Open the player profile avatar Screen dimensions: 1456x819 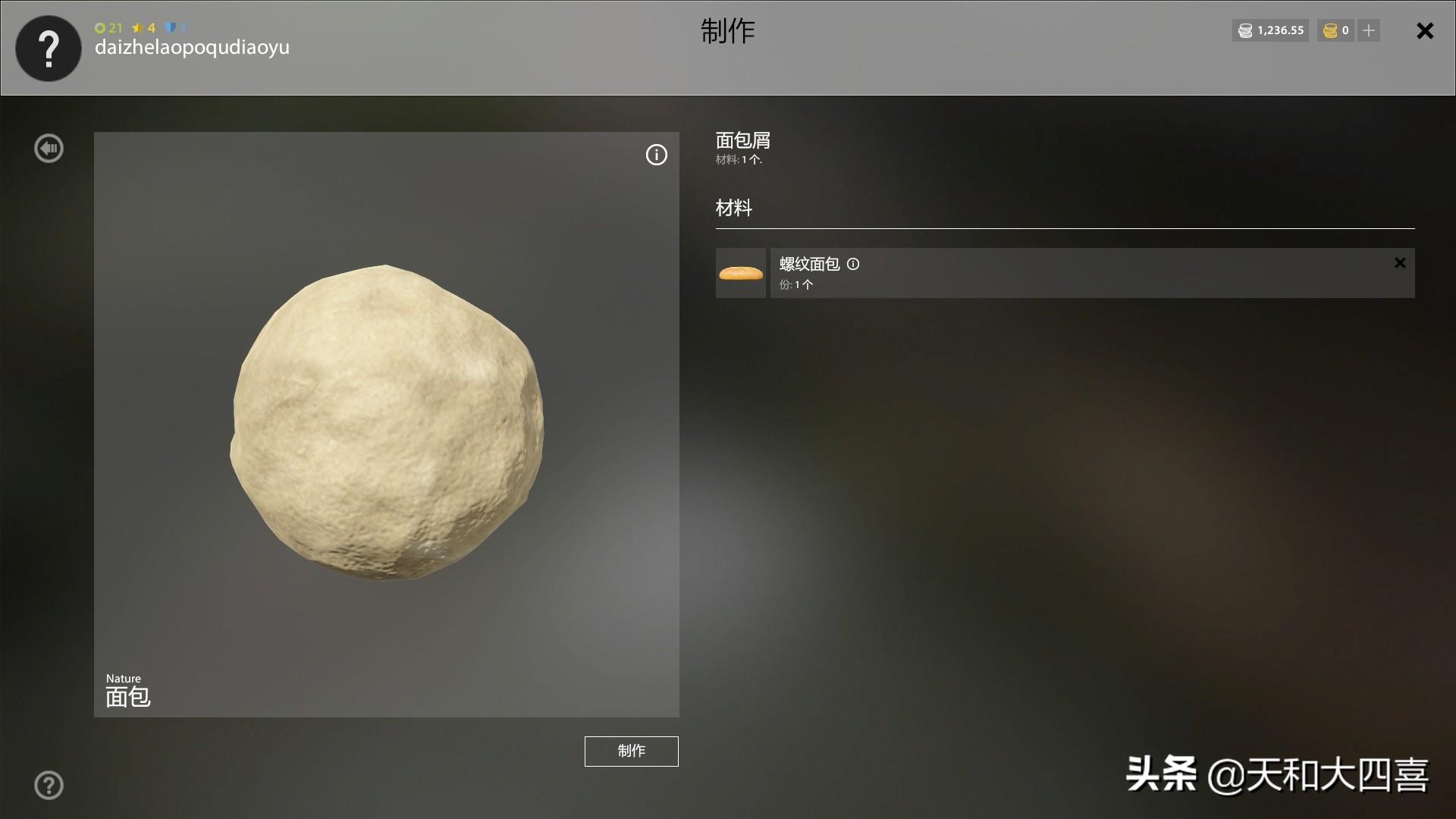[x=49, y=49]
